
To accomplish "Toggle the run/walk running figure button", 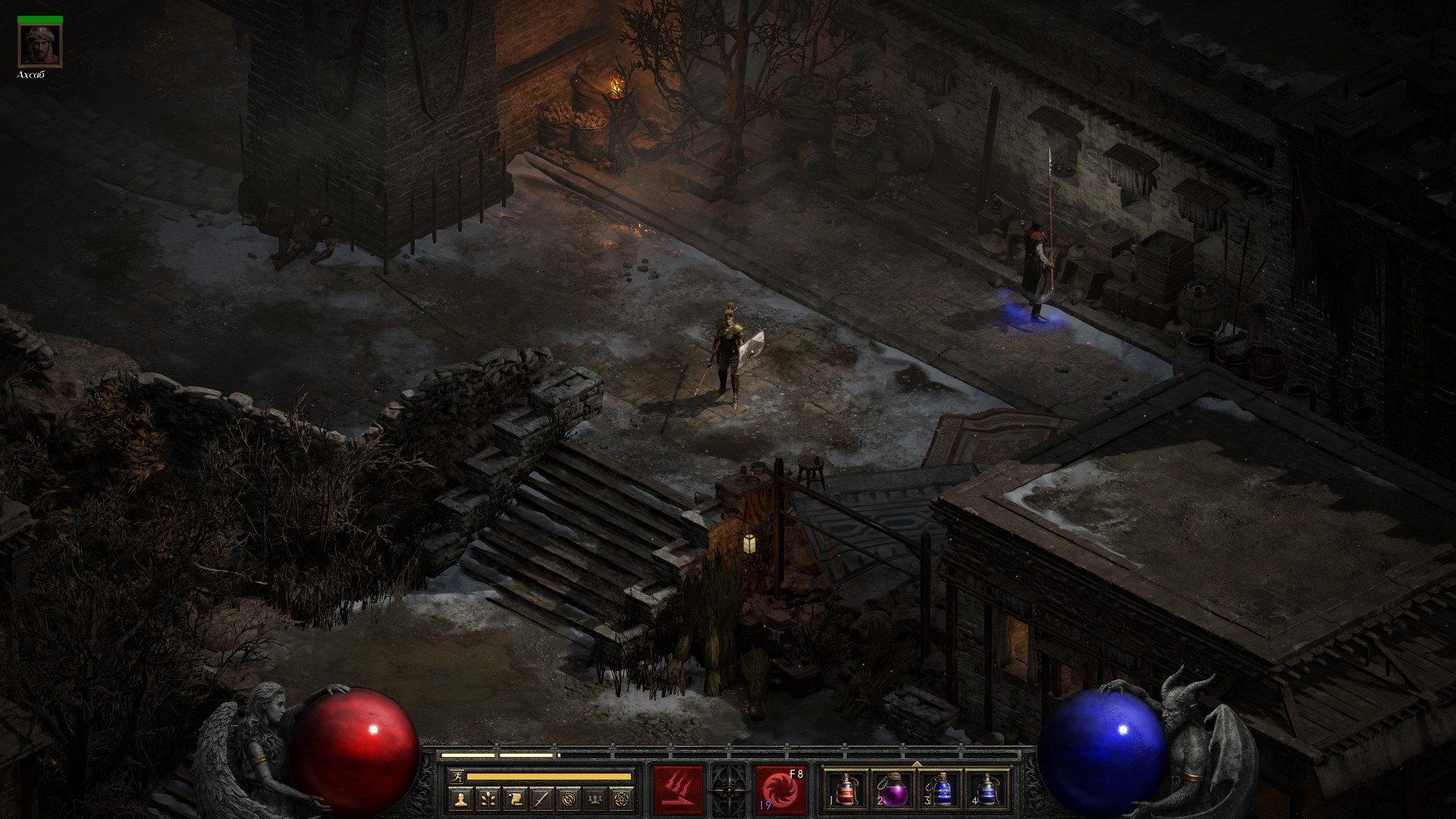I will pyautogui.click(x=455, y=777).
